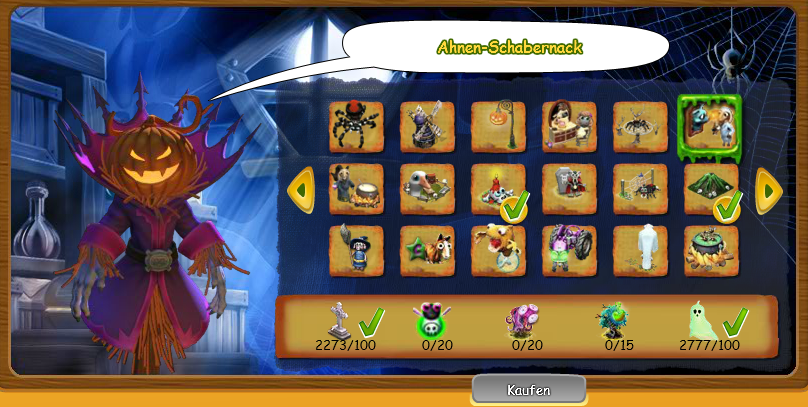This screenshot has width=808, height=407.
Task: Go to the previous shop page
Action: coord(301,188)
